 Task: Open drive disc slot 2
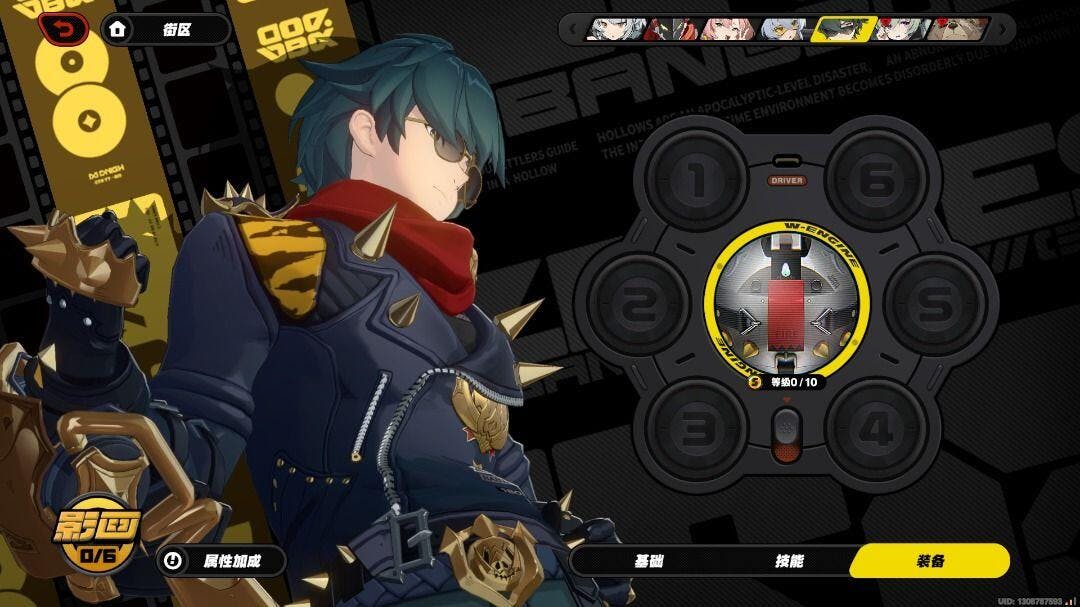(x=638, y=305)
